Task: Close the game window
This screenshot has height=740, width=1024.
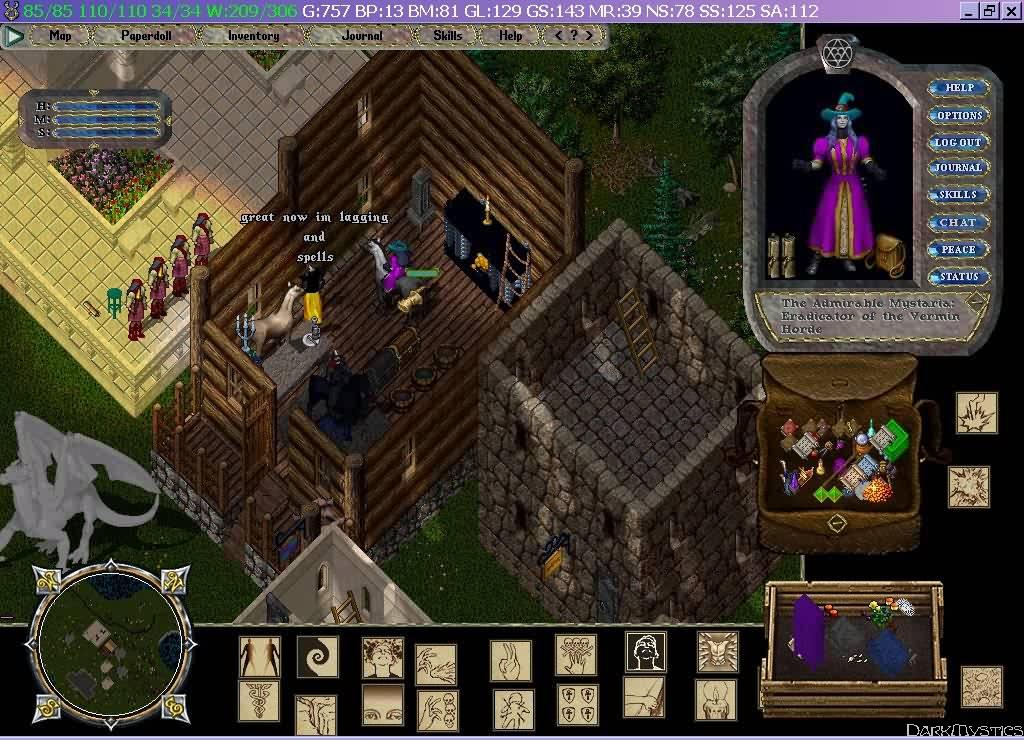Action: [x=1009, y=11]
